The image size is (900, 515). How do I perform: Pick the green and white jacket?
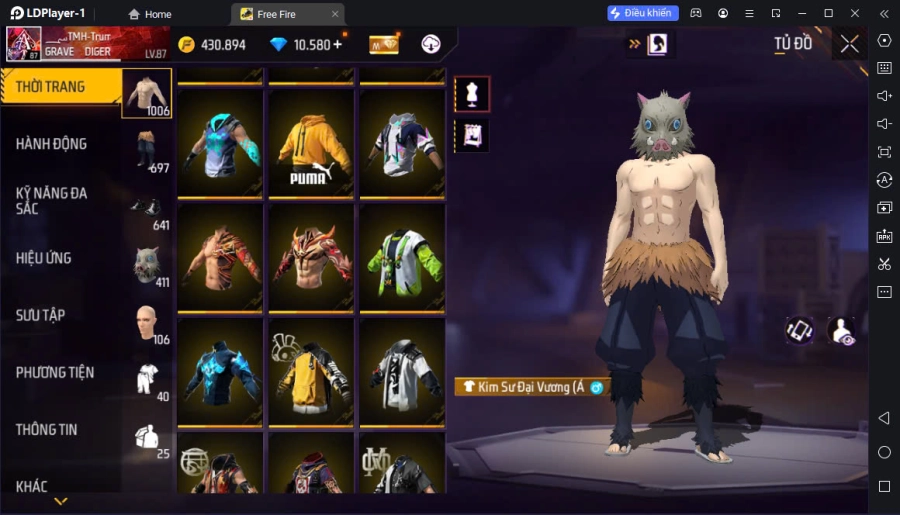pyautogui.click(x=402, y=259)
